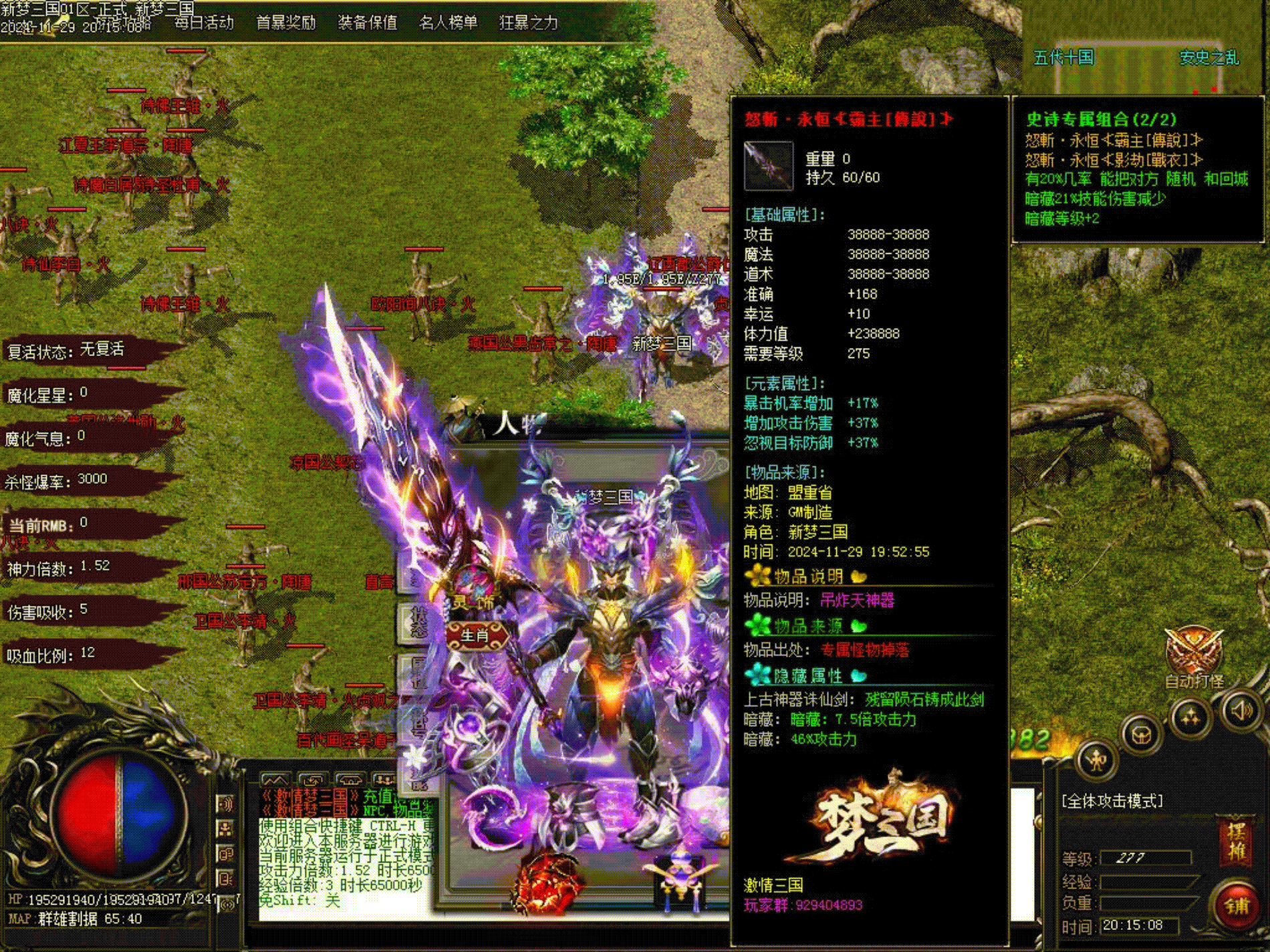This screenshot has width=1270, height=952.
Task: Click the mountain-shaped chat toolbar button
Action: 275,780
